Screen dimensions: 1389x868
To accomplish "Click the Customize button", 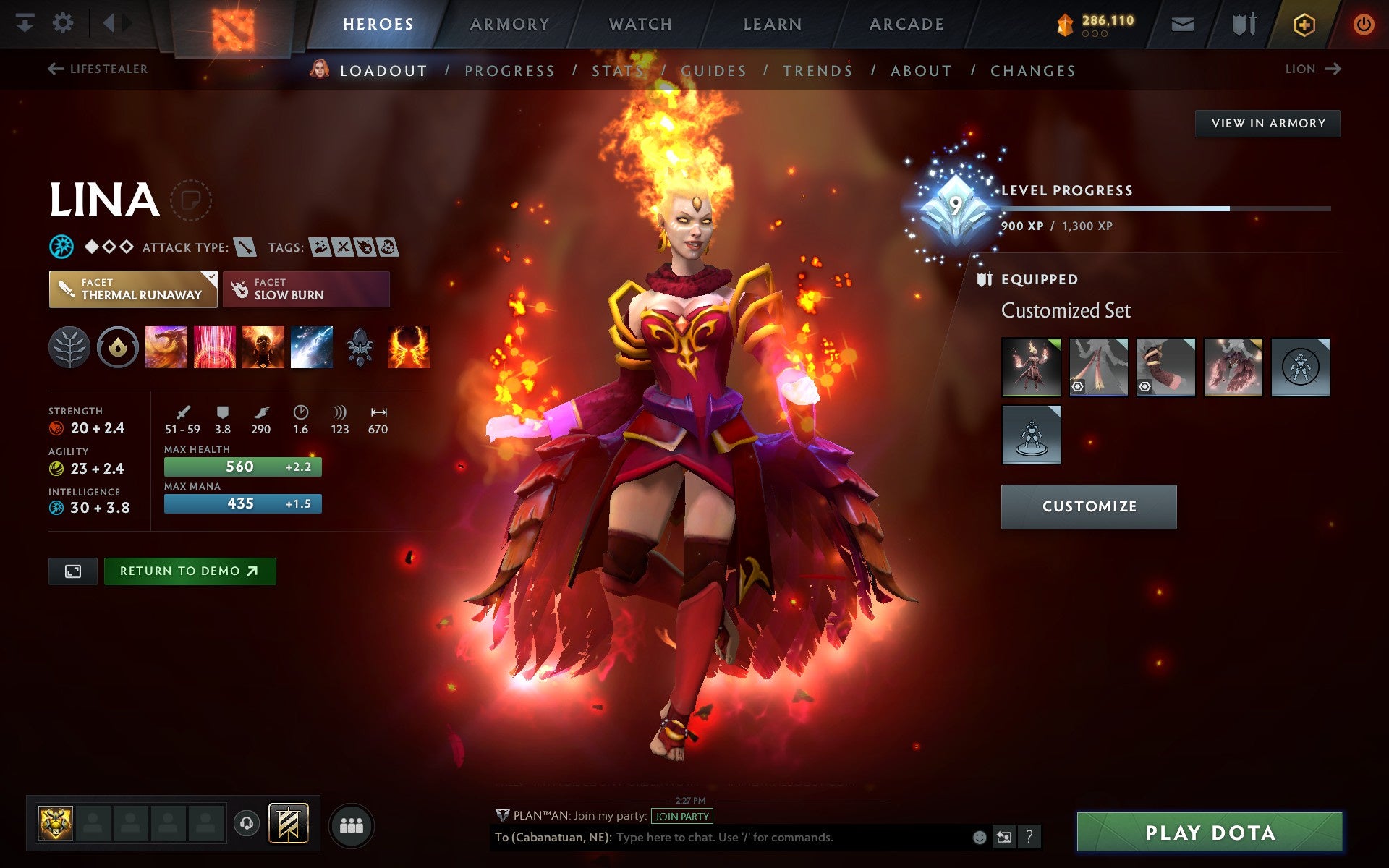I will point(1088,506).
